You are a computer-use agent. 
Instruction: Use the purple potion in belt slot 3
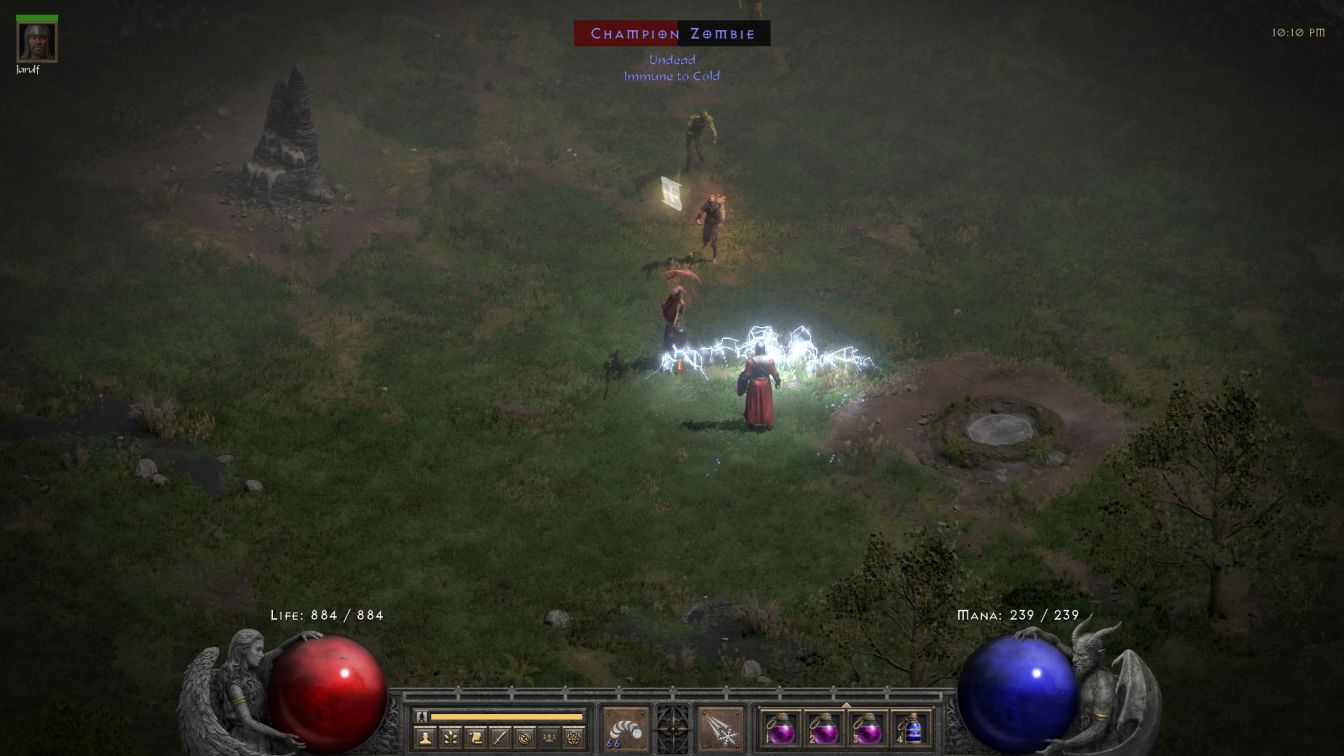(x=867, y=728)
